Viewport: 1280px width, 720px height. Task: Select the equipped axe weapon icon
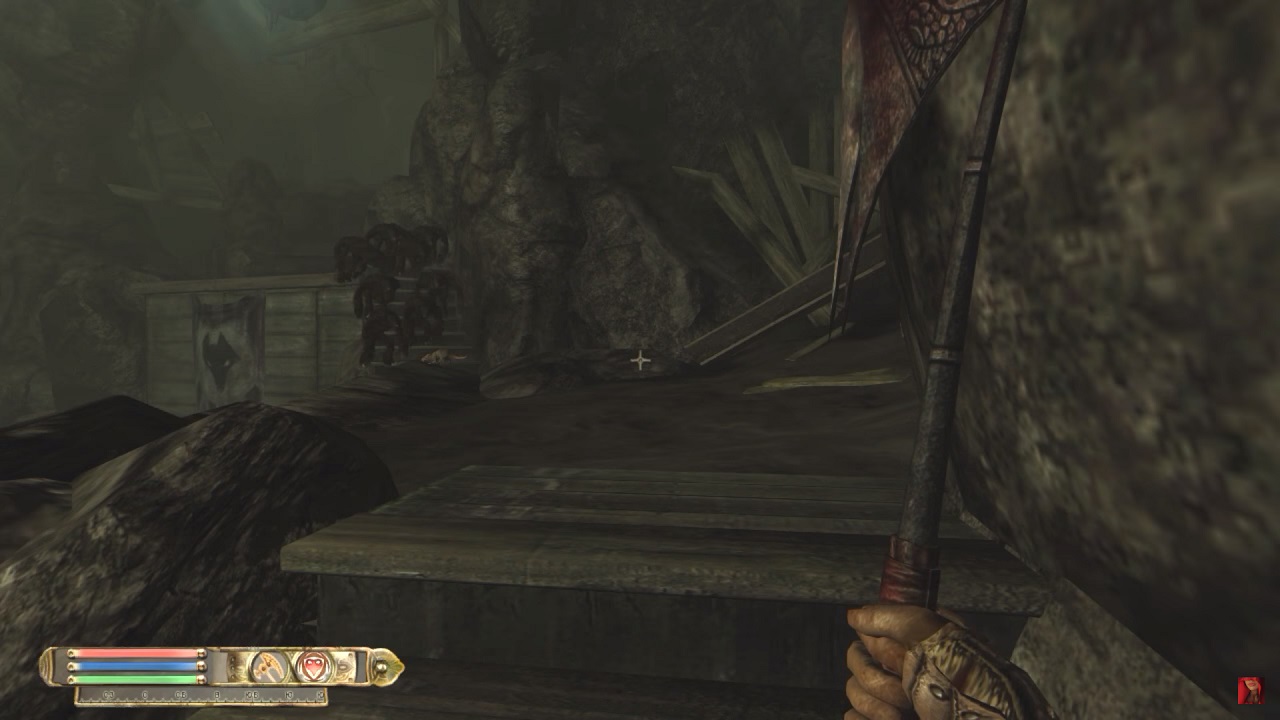(268, 666)
